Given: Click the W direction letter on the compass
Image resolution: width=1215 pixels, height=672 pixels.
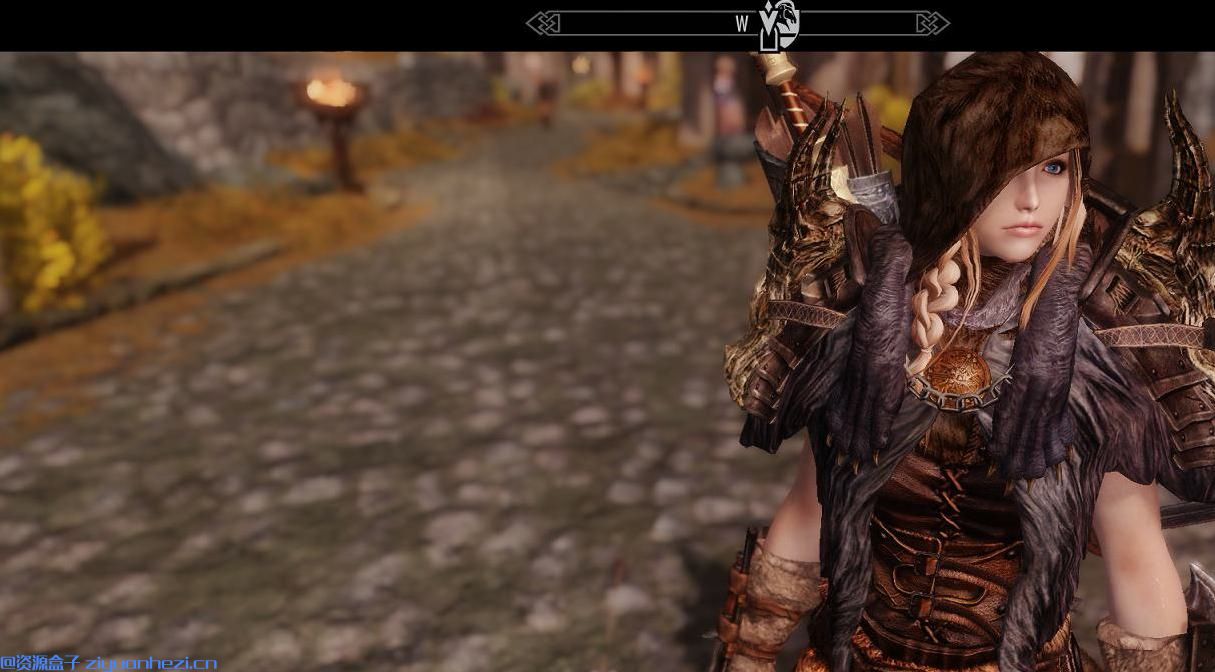Looking at the screenshot, I should (x=742, y=24).
